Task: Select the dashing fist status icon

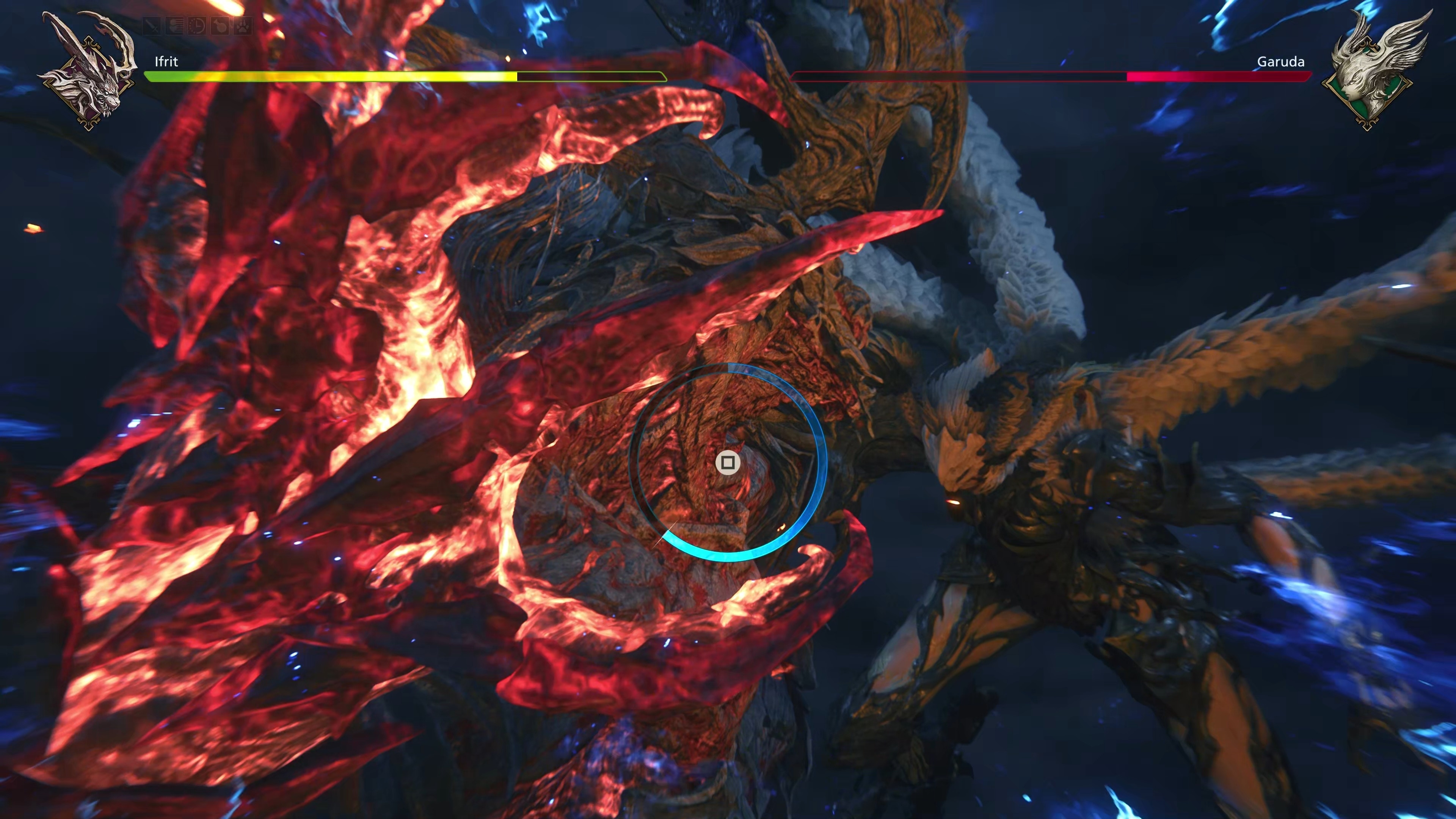Action: click(x=175, y=26)
